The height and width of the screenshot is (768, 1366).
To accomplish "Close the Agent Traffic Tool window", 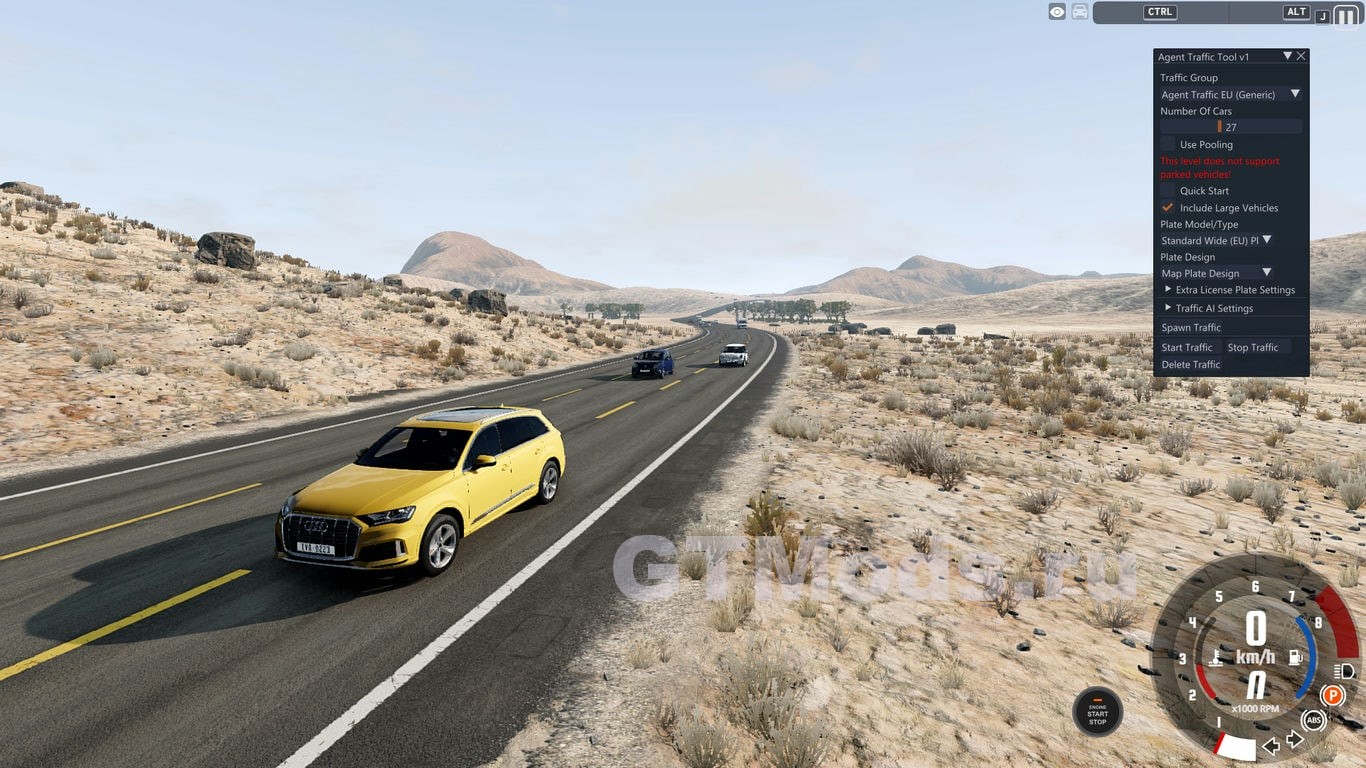I will click(1301, 57).
